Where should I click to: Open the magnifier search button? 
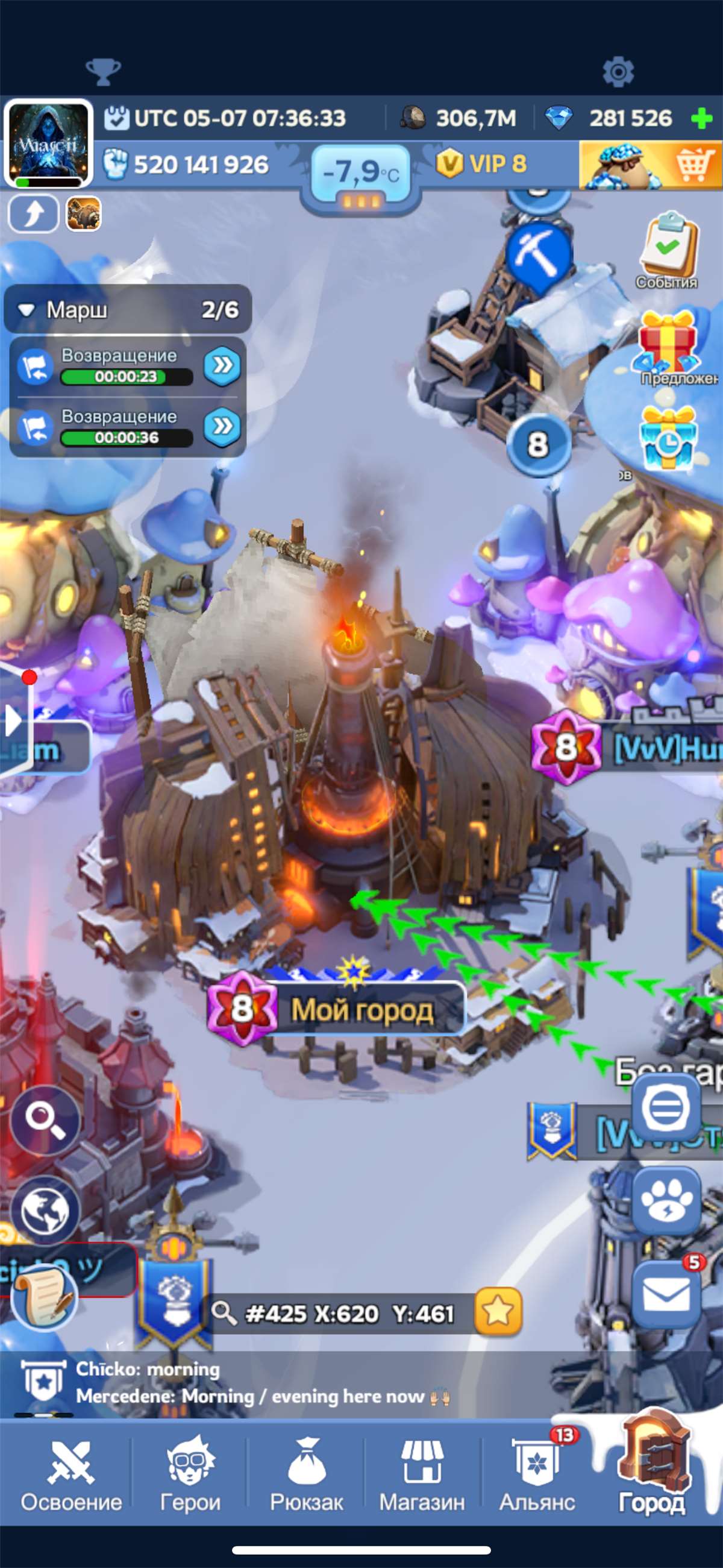pos(45,1120)
